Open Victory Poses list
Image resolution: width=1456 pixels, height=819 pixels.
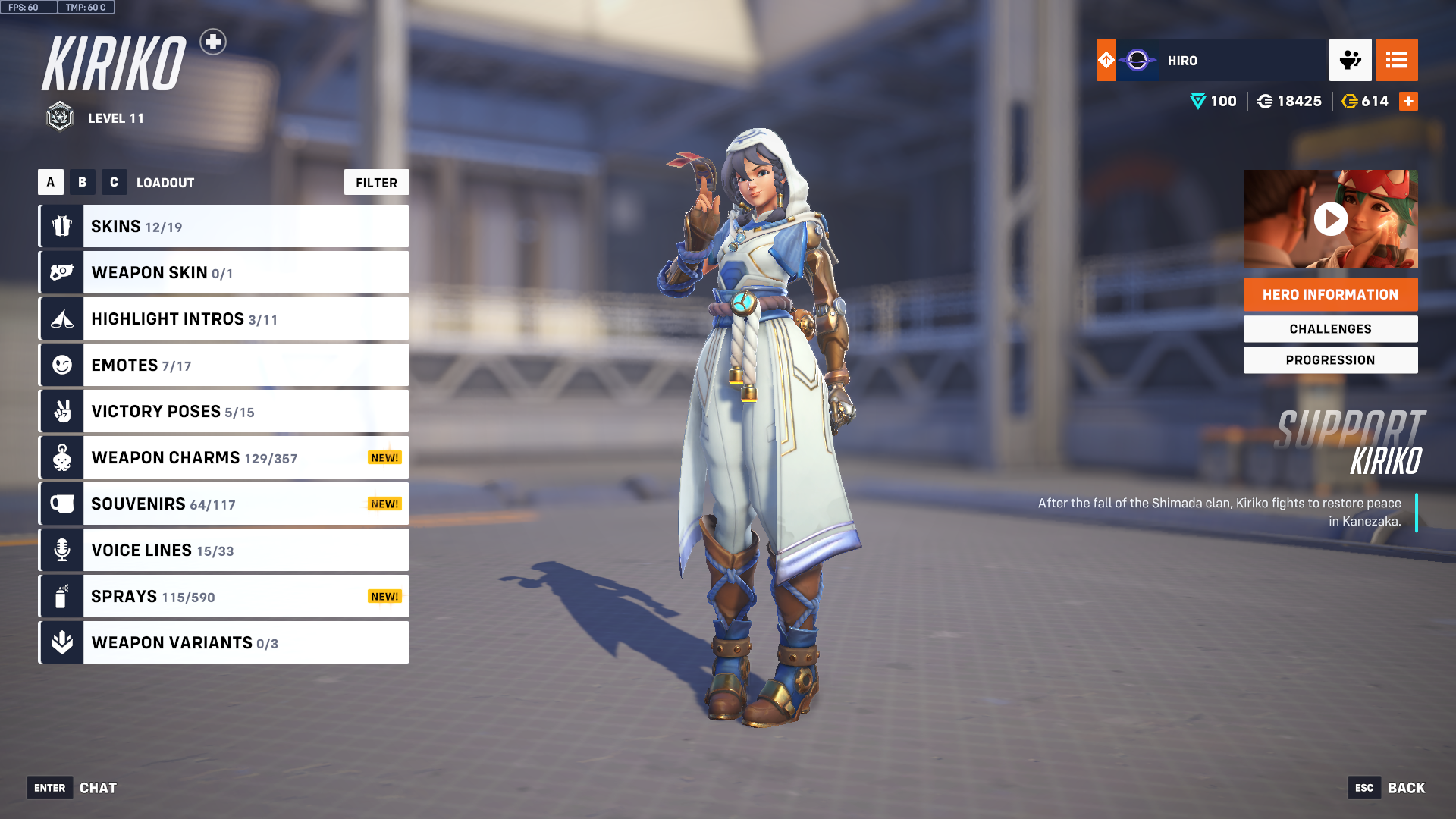pyautogui.click(x=224, y=411)
